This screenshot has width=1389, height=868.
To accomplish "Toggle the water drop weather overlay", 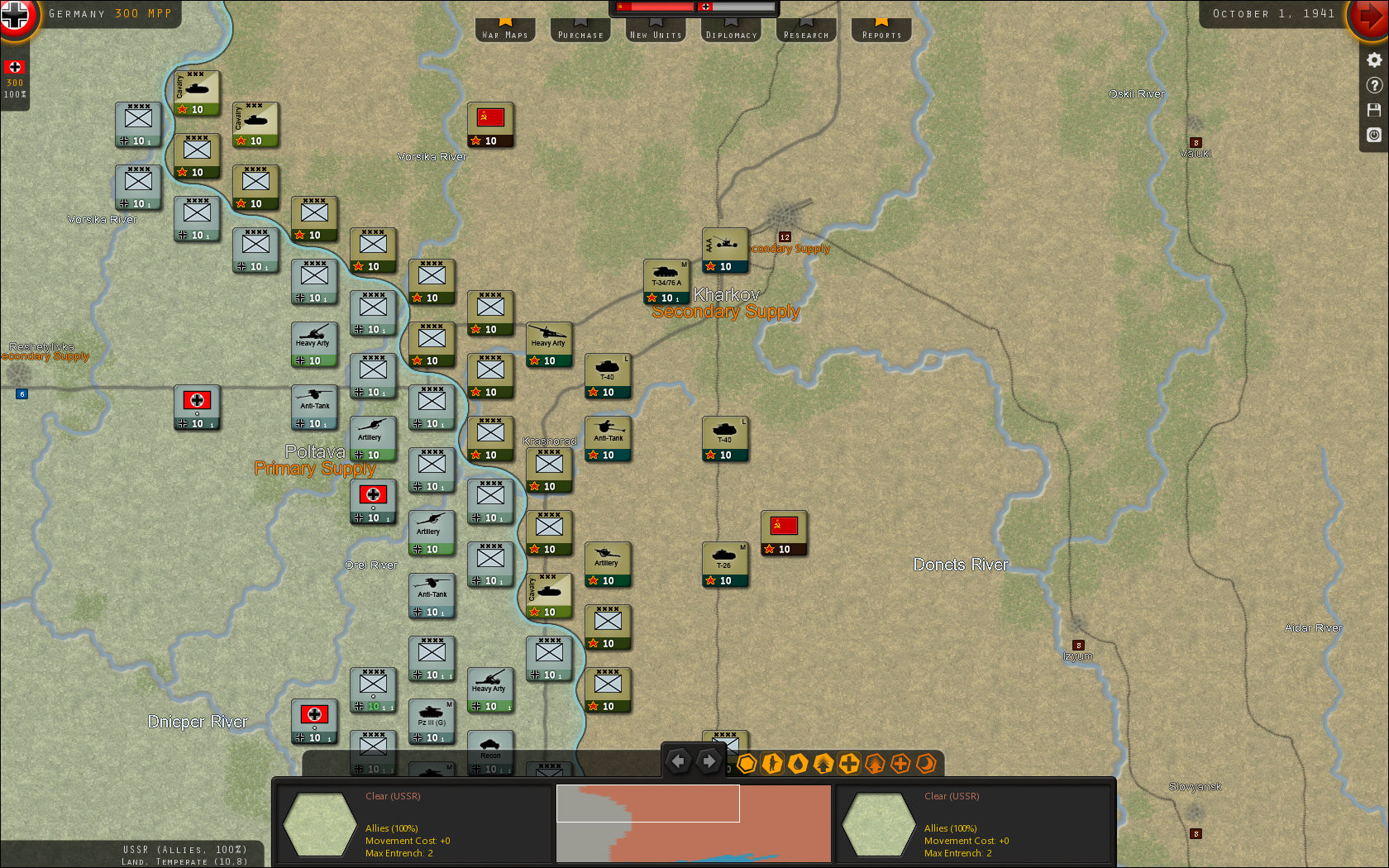I will (798, 765).
